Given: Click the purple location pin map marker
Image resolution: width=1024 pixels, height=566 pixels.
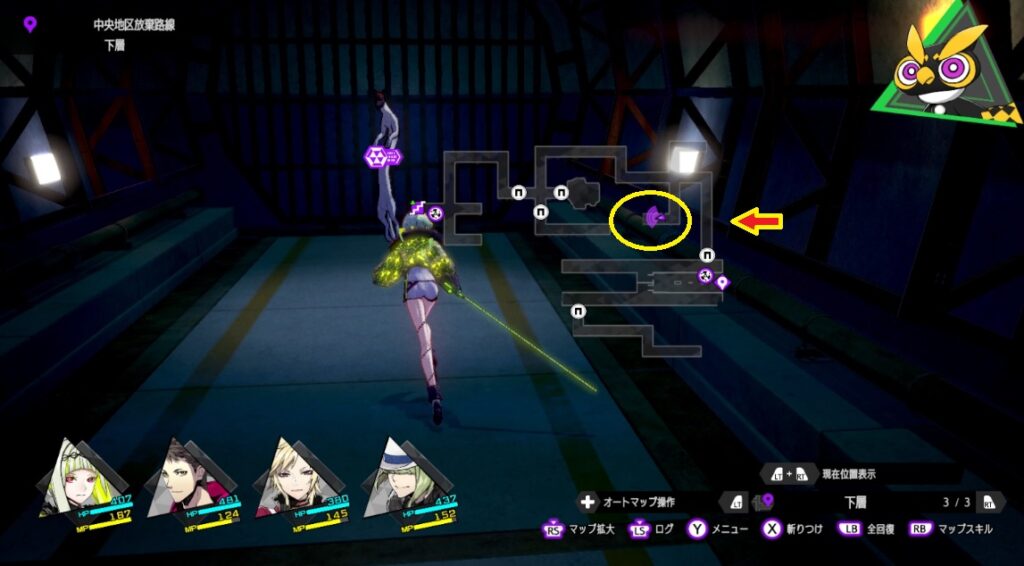Looking at the screenshot, I should pyautogui.click(x=722, y=283).
